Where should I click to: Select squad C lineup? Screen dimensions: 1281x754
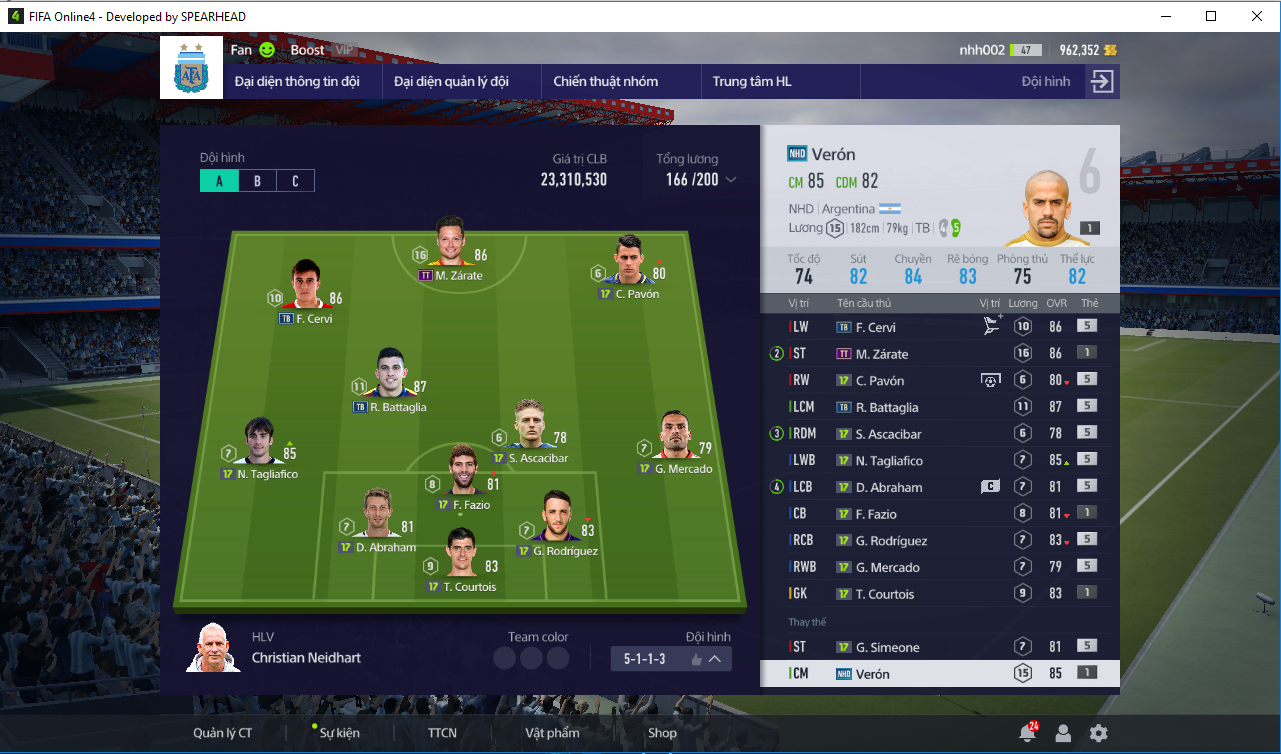pyautogui.click(x=295, y=181)
